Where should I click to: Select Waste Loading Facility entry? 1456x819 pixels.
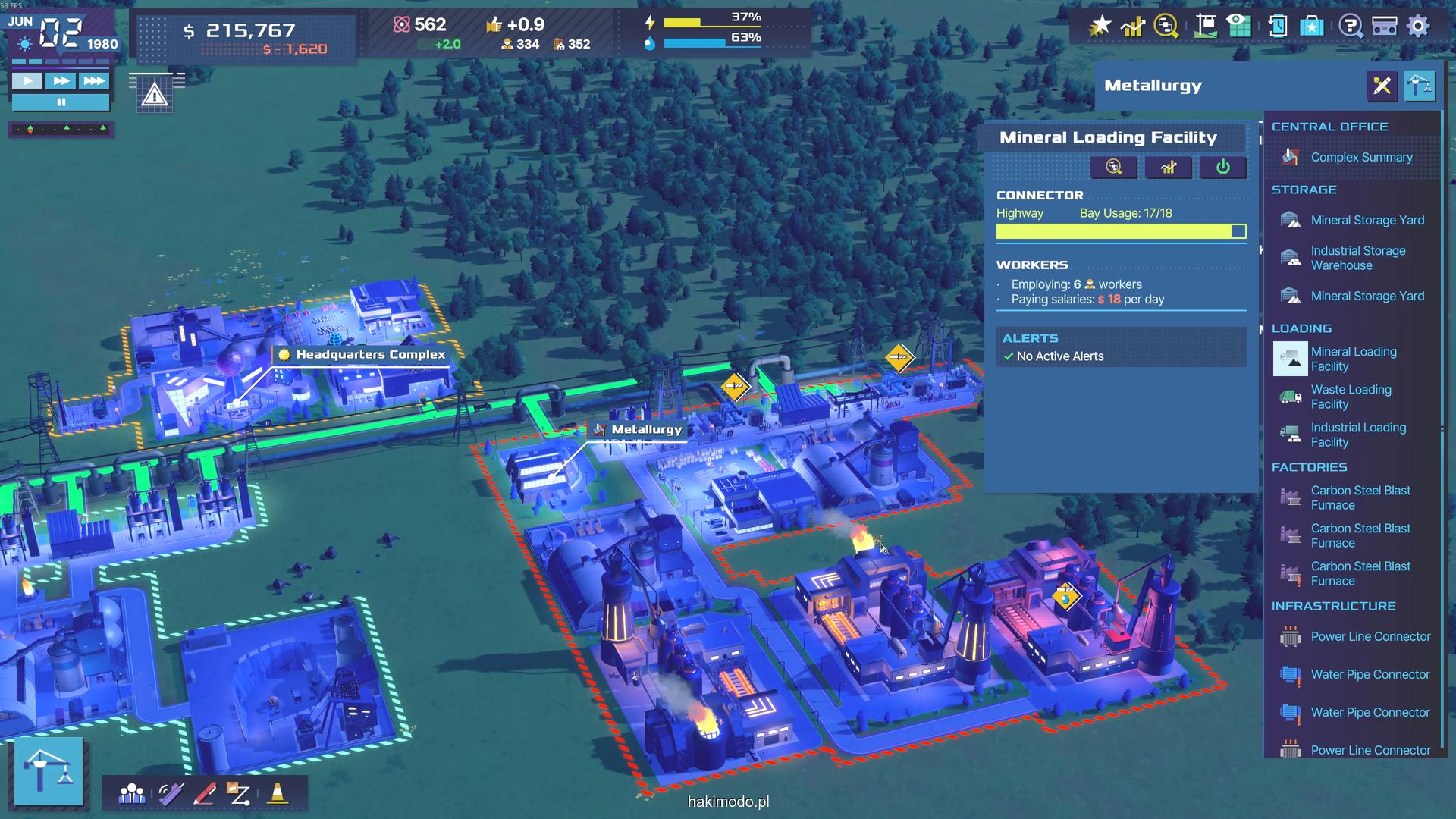(1351, 397)
